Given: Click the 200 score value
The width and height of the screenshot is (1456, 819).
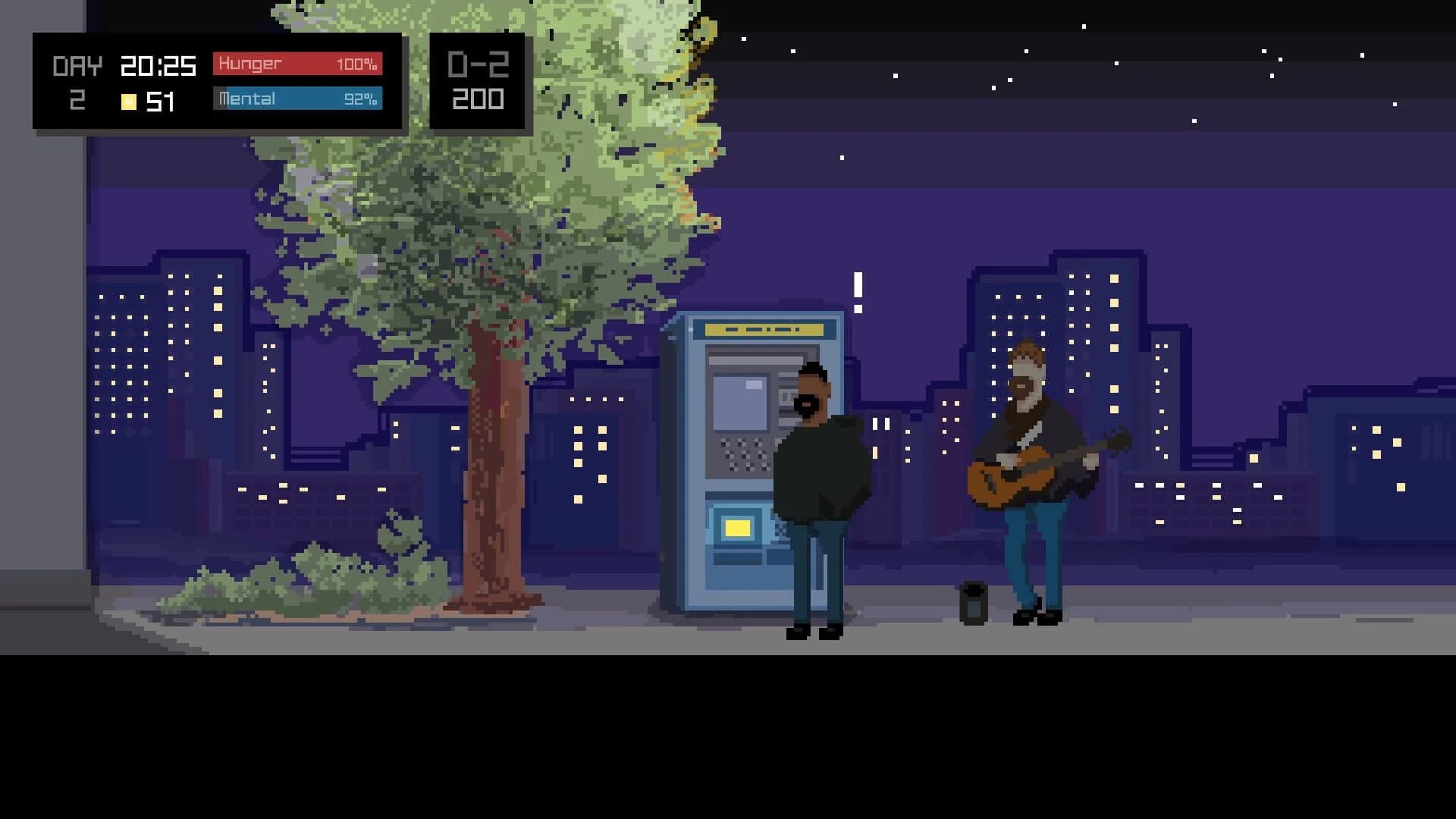Looking at the screenshot, I should [478, 99].
